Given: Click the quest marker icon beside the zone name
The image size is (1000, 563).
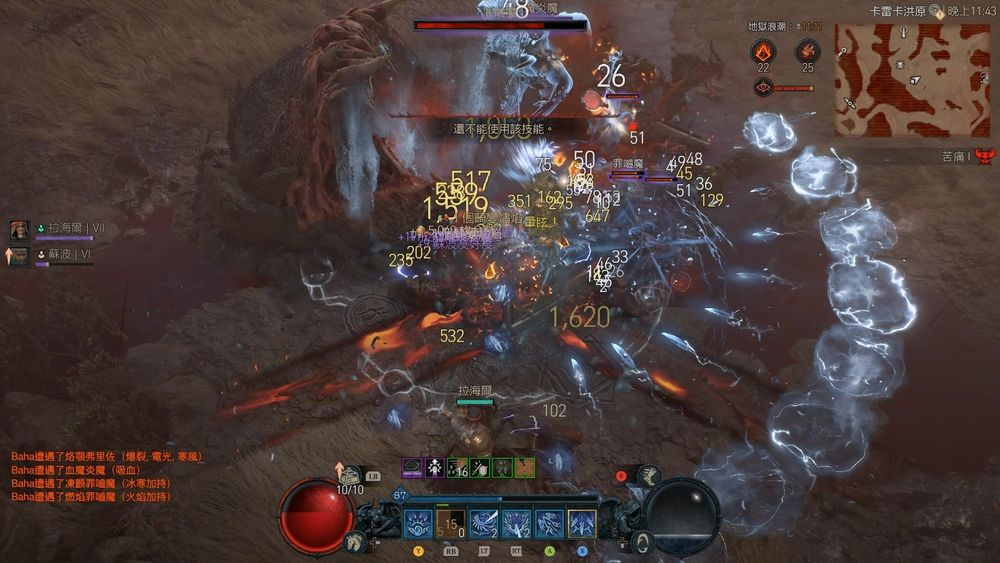Looking at the screenshot, I should [936, 11].
